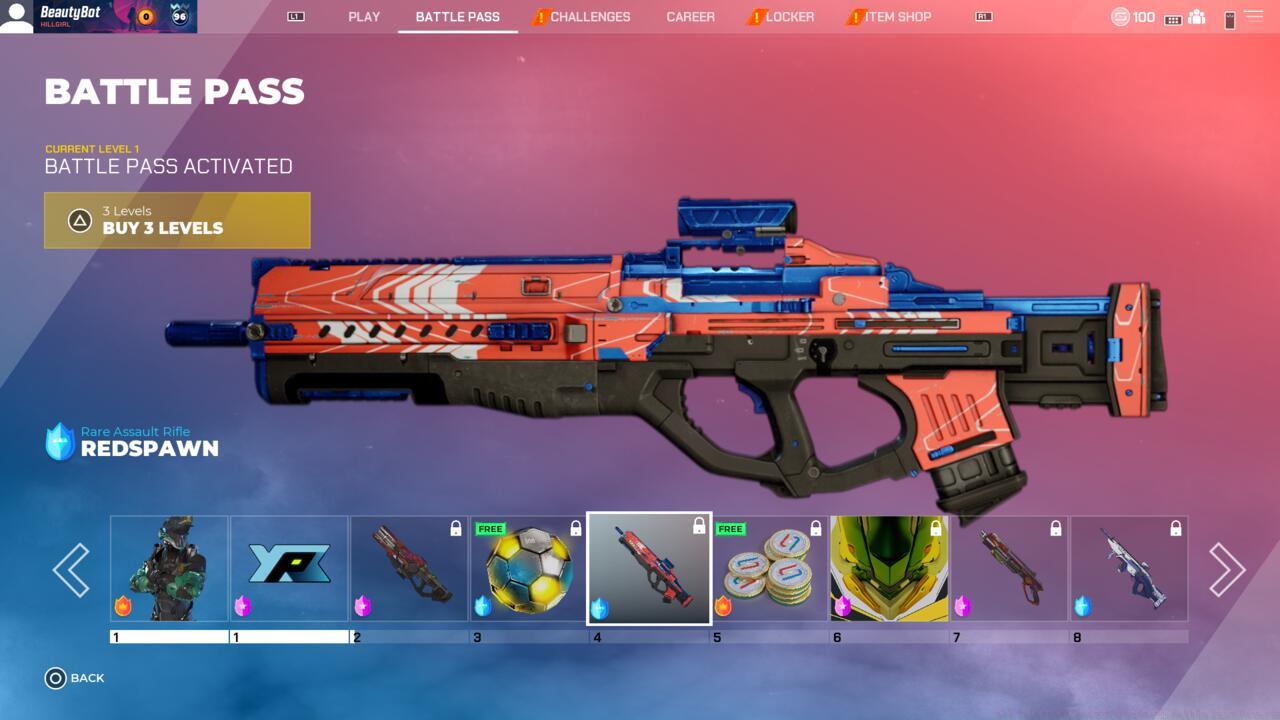Open the BeautyBot player profile
Image resolution: width=1280 pixels, height=720 pixels.
pos(98,17)
